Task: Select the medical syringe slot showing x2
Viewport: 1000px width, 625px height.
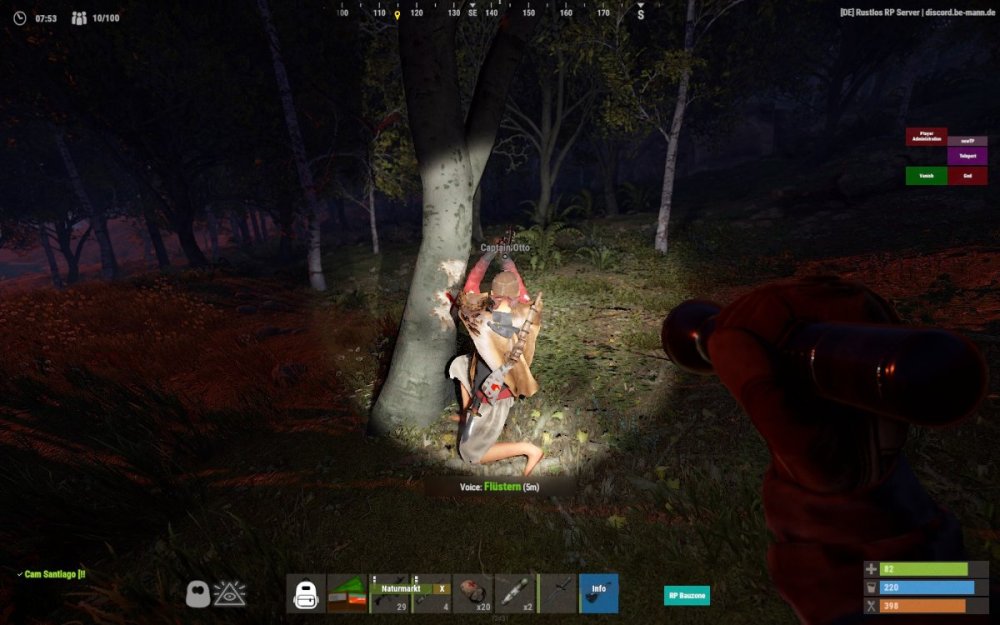Action: [515, 594]
